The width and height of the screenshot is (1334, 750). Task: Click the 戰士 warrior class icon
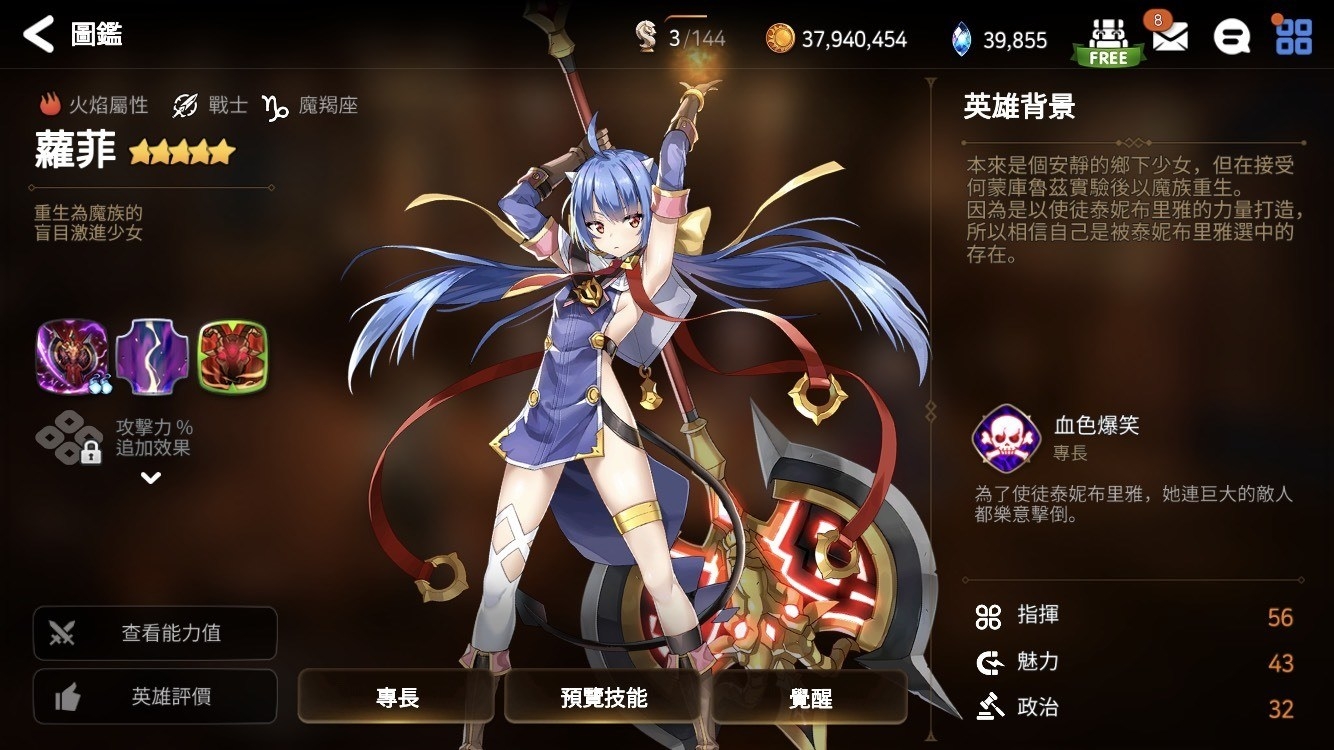click(x=183, y=106)
